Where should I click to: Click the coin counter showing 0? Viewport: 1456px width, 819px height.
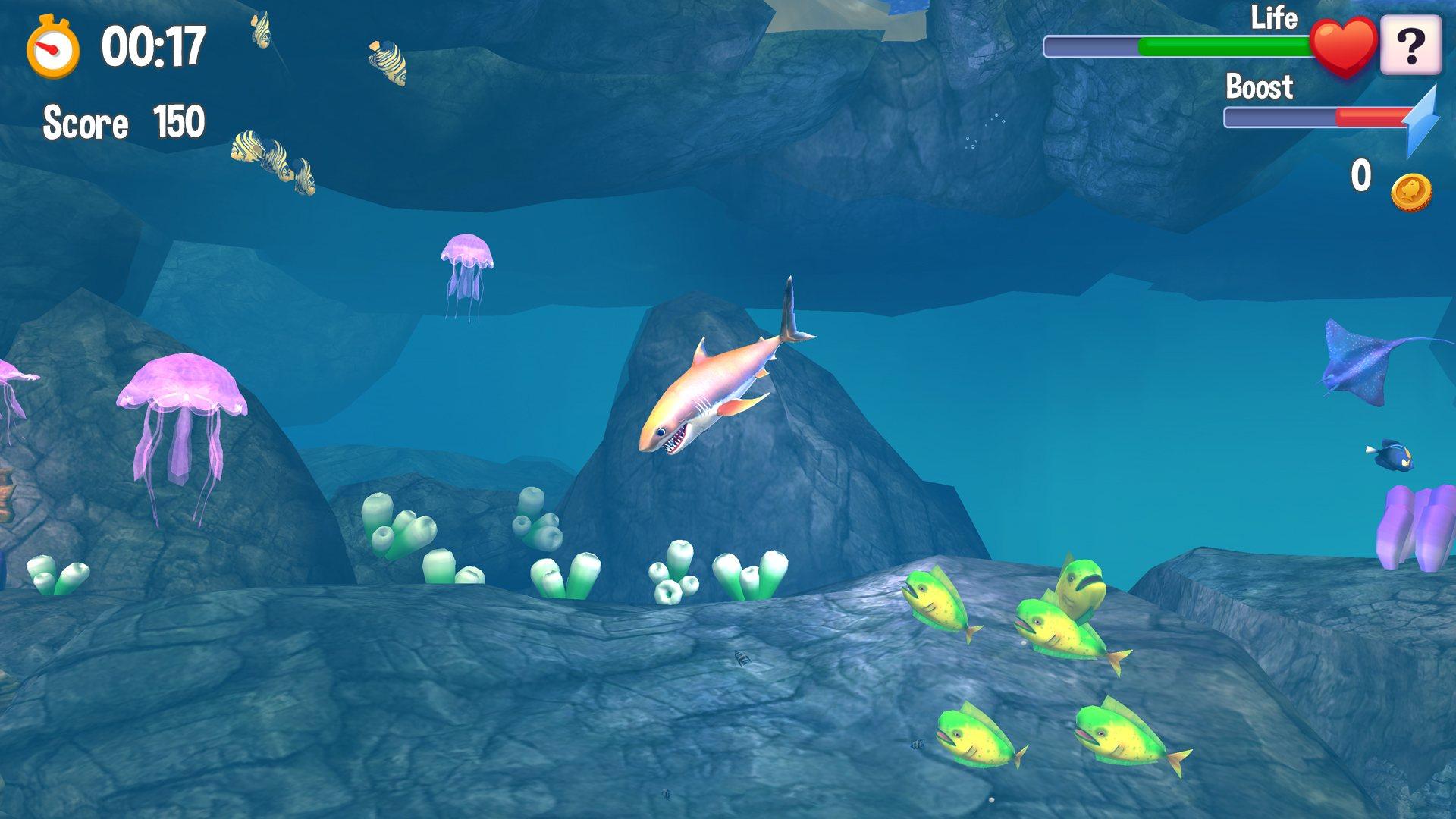1361,176
